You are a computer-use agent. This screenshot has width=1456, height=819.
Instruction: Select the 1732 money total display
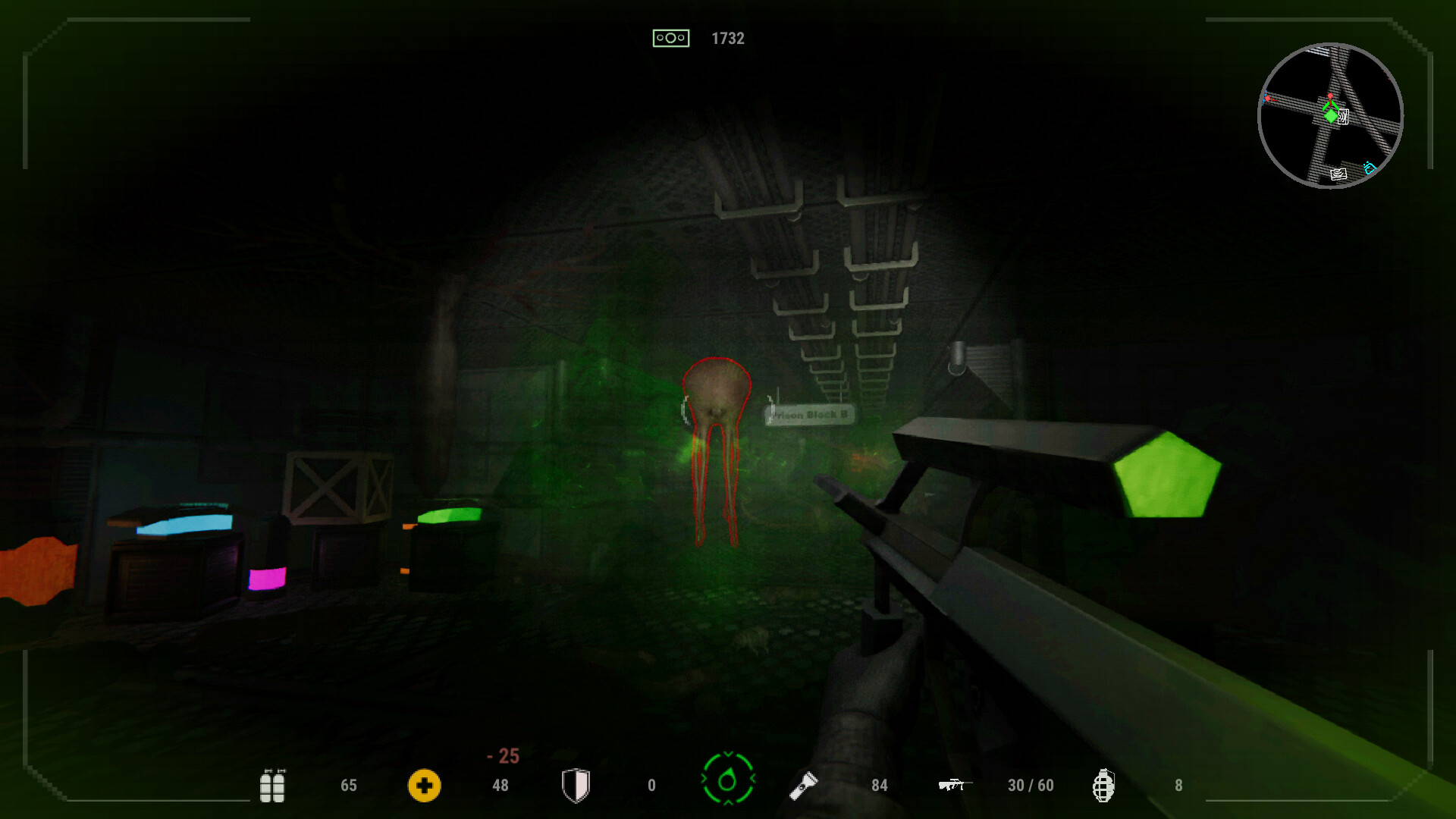tap(727, 38)
